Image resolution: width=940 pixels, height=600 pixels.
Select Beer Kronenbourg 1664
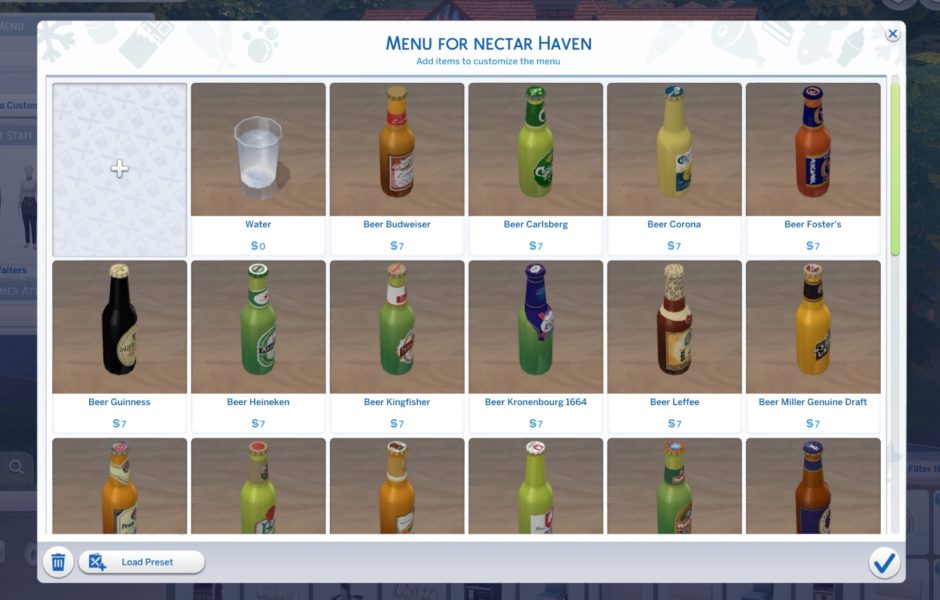pyautogui.click(x=536, y=345)
